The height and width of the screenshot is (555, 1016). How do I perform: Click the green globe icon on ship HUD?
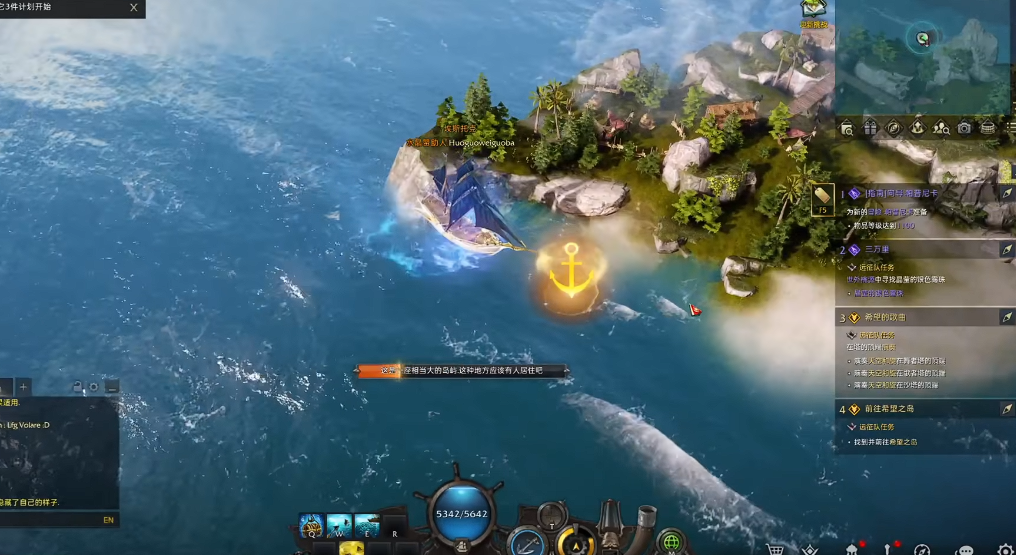tap(671, 541)
